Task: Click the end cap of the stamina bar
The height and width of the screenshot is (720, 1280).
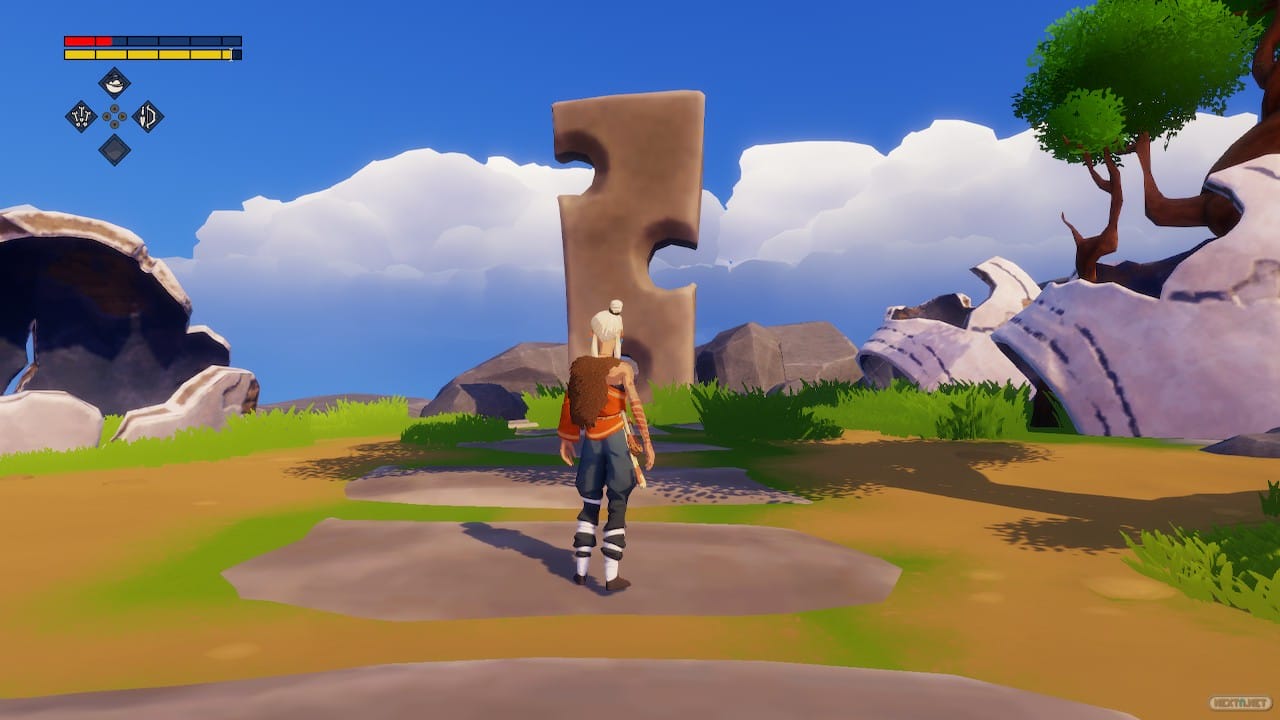Action: [x=234, y=54]
